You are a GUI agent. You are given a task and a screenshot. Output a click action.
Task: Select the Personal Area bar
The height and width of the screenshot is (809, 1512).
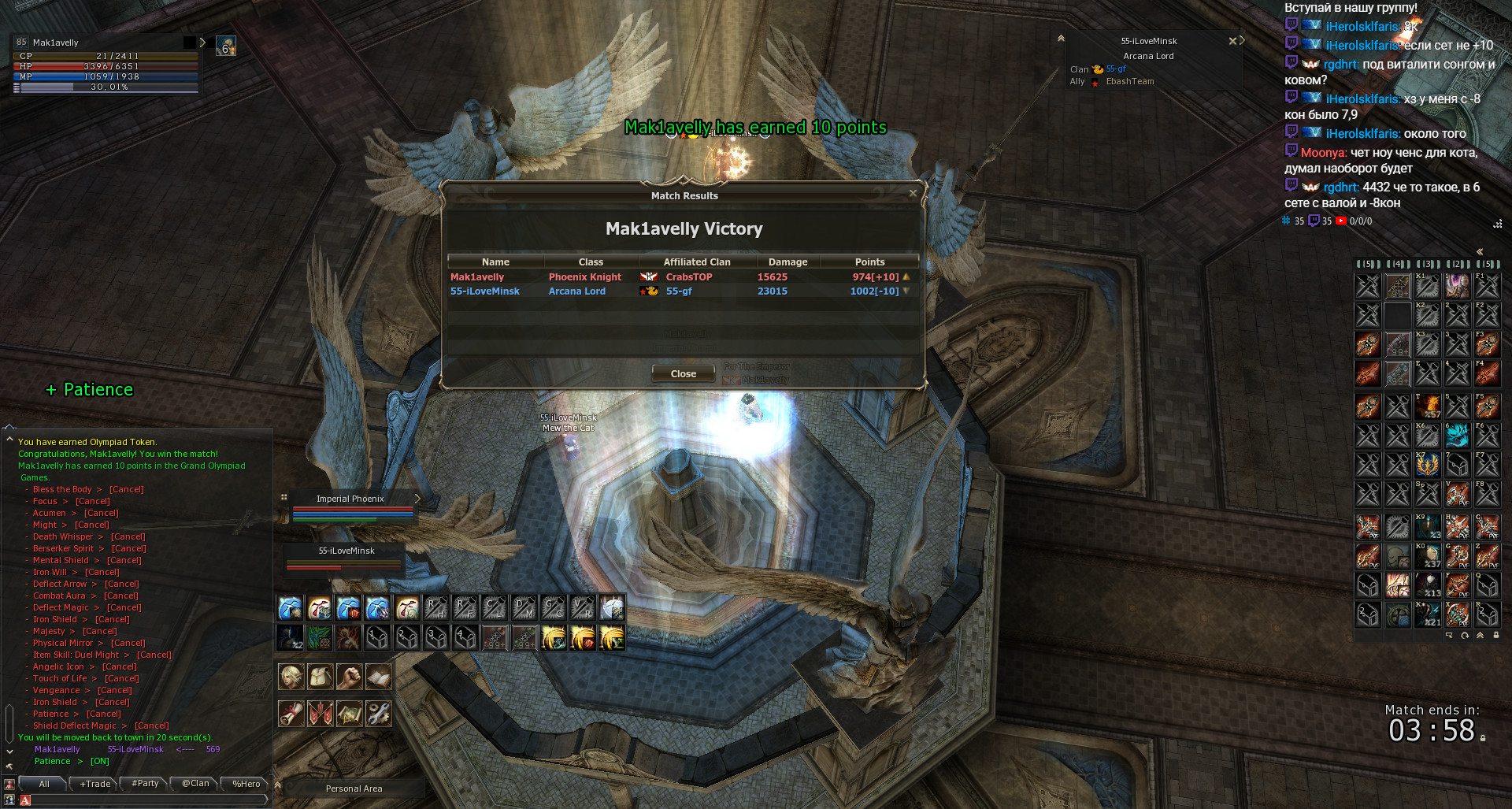[354, 789]
